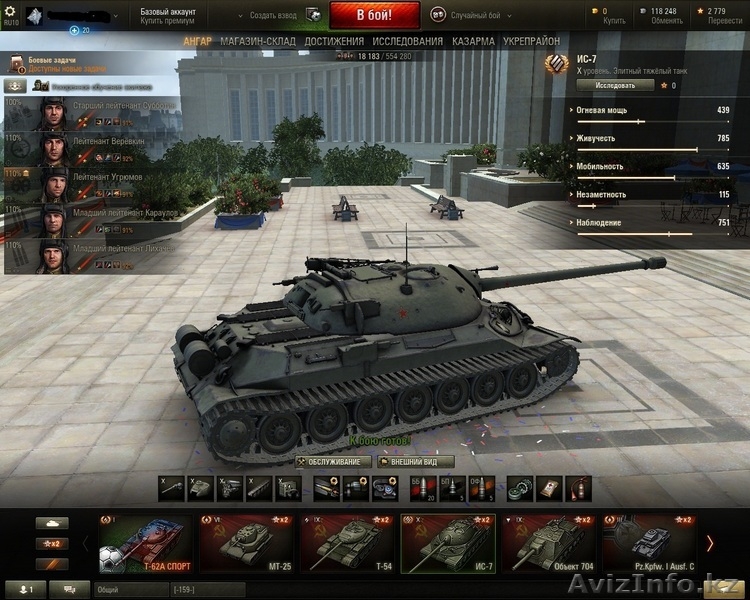Open the Достижения tab

tap(334, 41)
